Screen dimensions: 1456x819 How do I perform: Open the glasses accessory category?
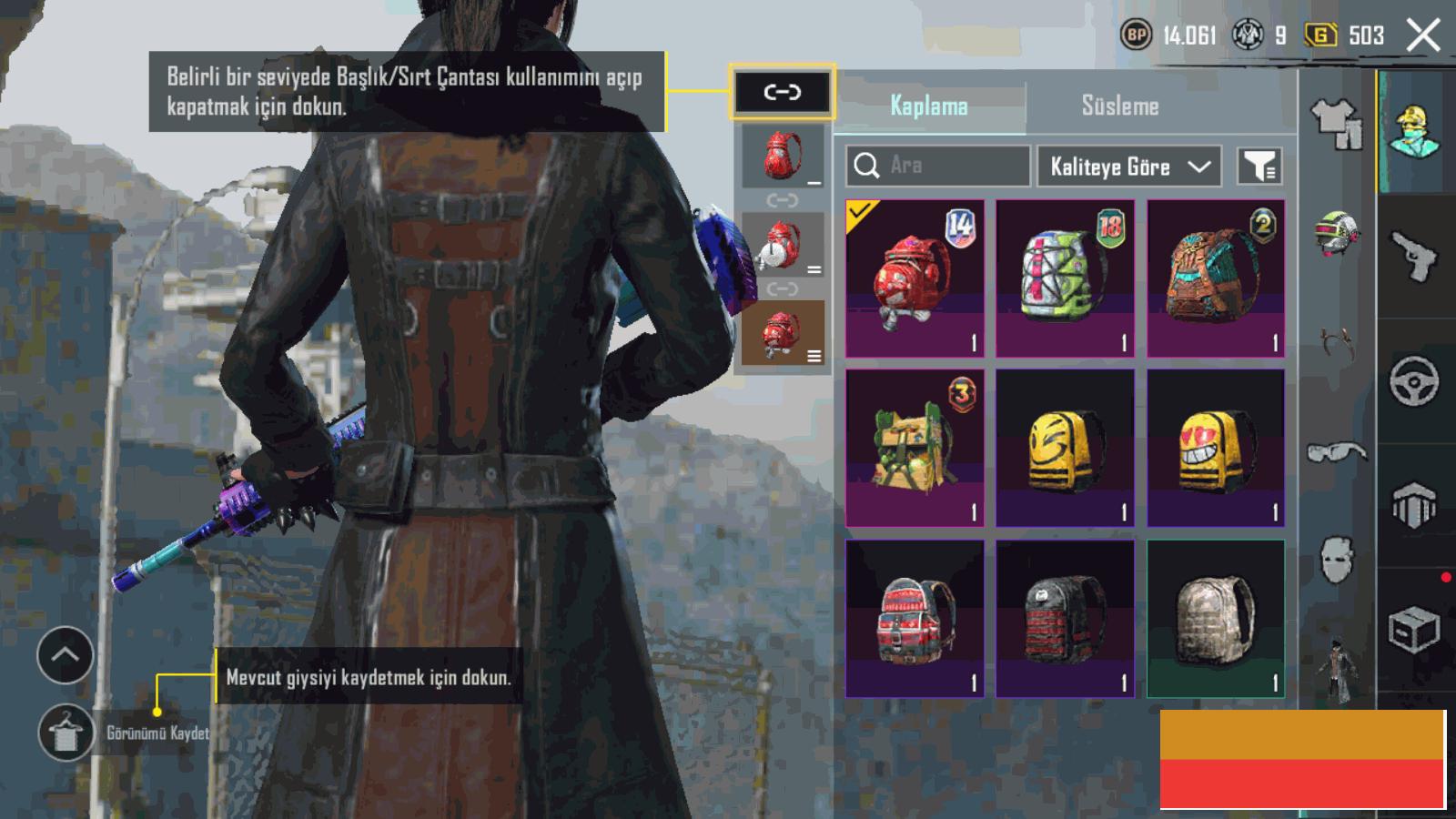[x=1336, y=451]
